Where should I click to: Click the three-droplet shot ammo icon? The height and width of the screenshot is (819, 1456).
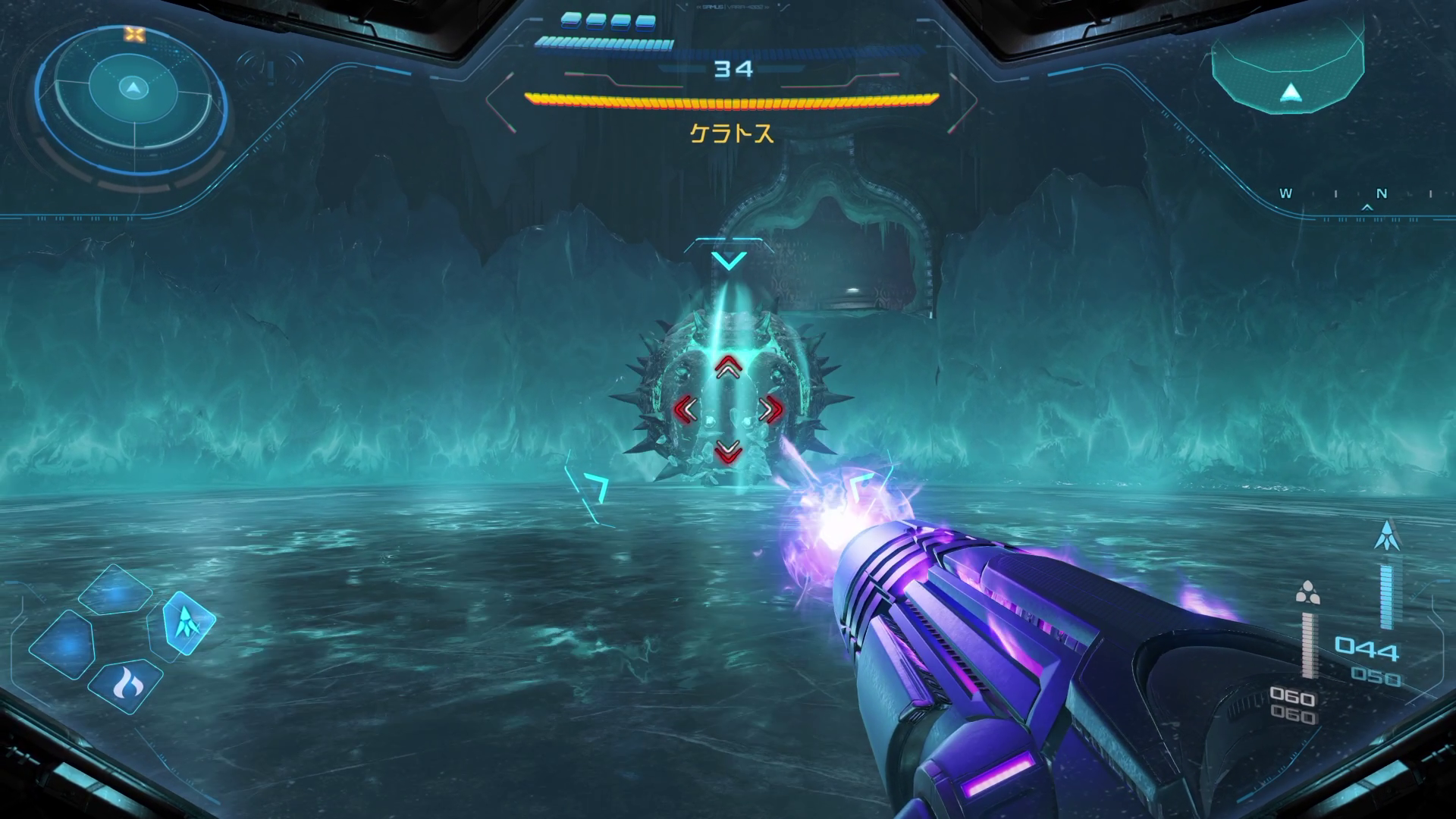pos(1307,592)
